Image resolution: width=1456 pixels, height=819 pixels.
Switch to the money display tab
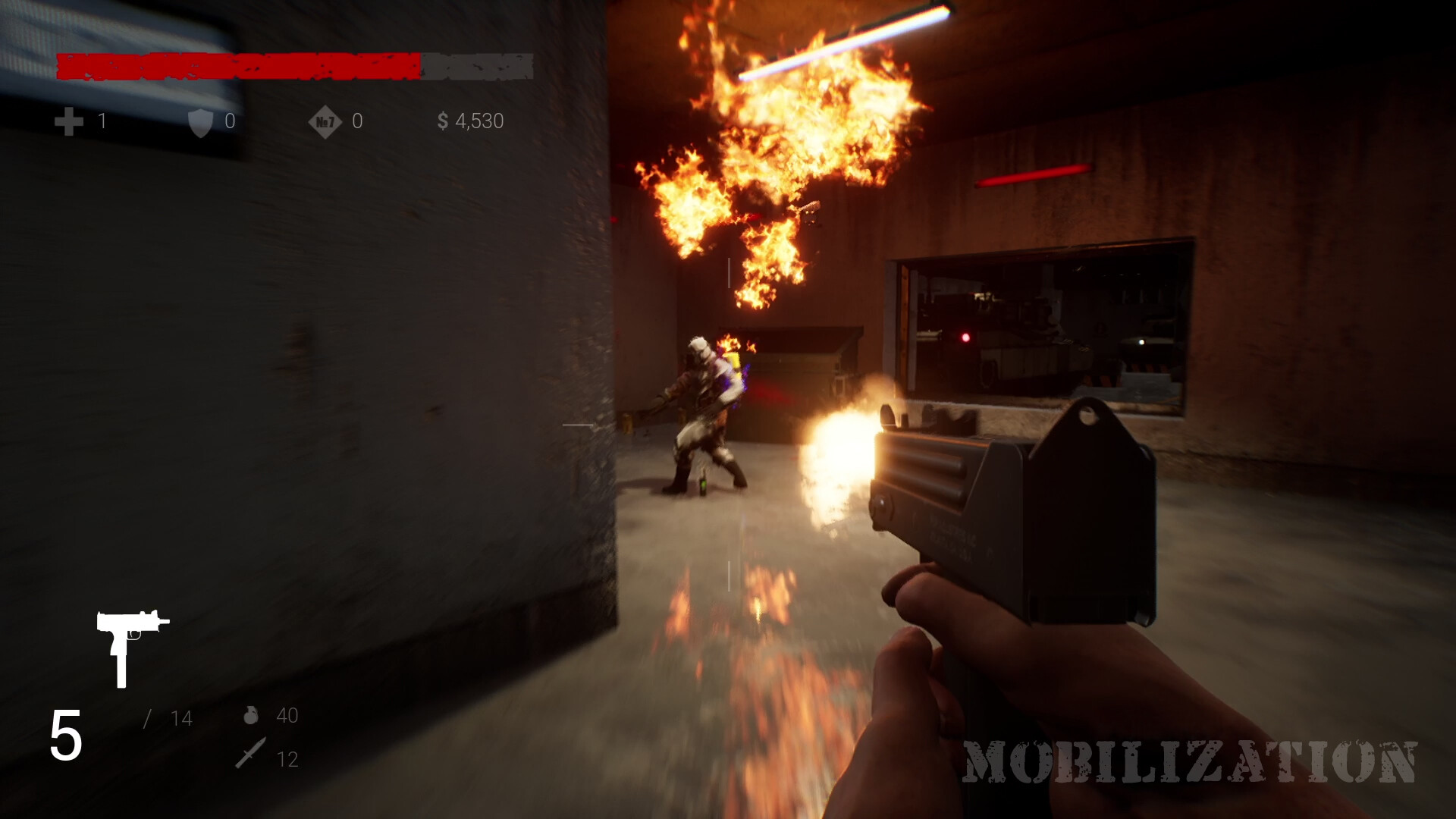tap(469, 120)
